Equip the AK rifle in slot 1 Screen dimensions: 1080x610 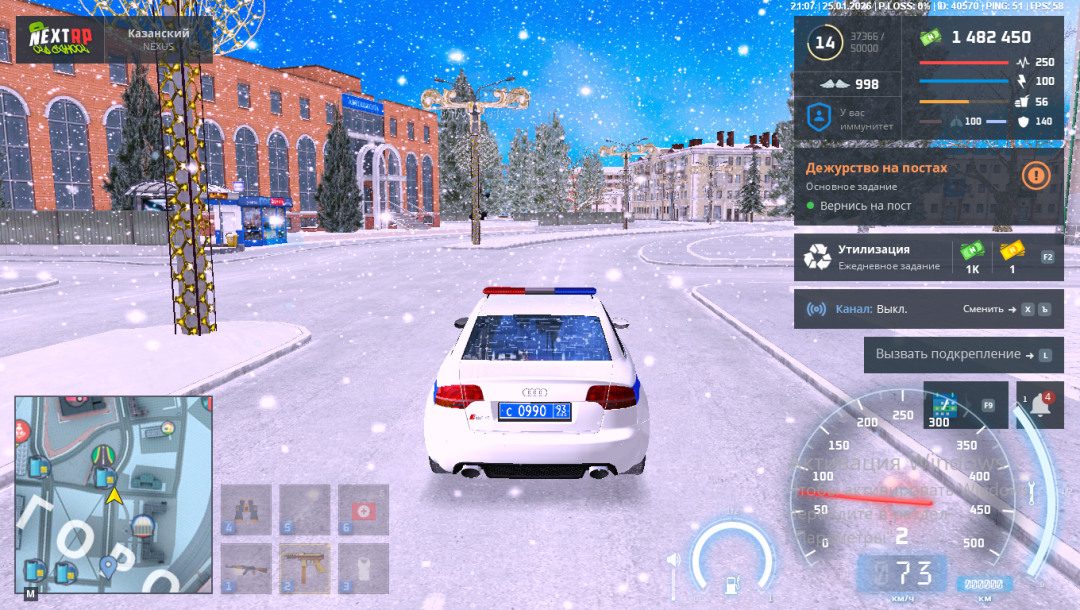246,568
